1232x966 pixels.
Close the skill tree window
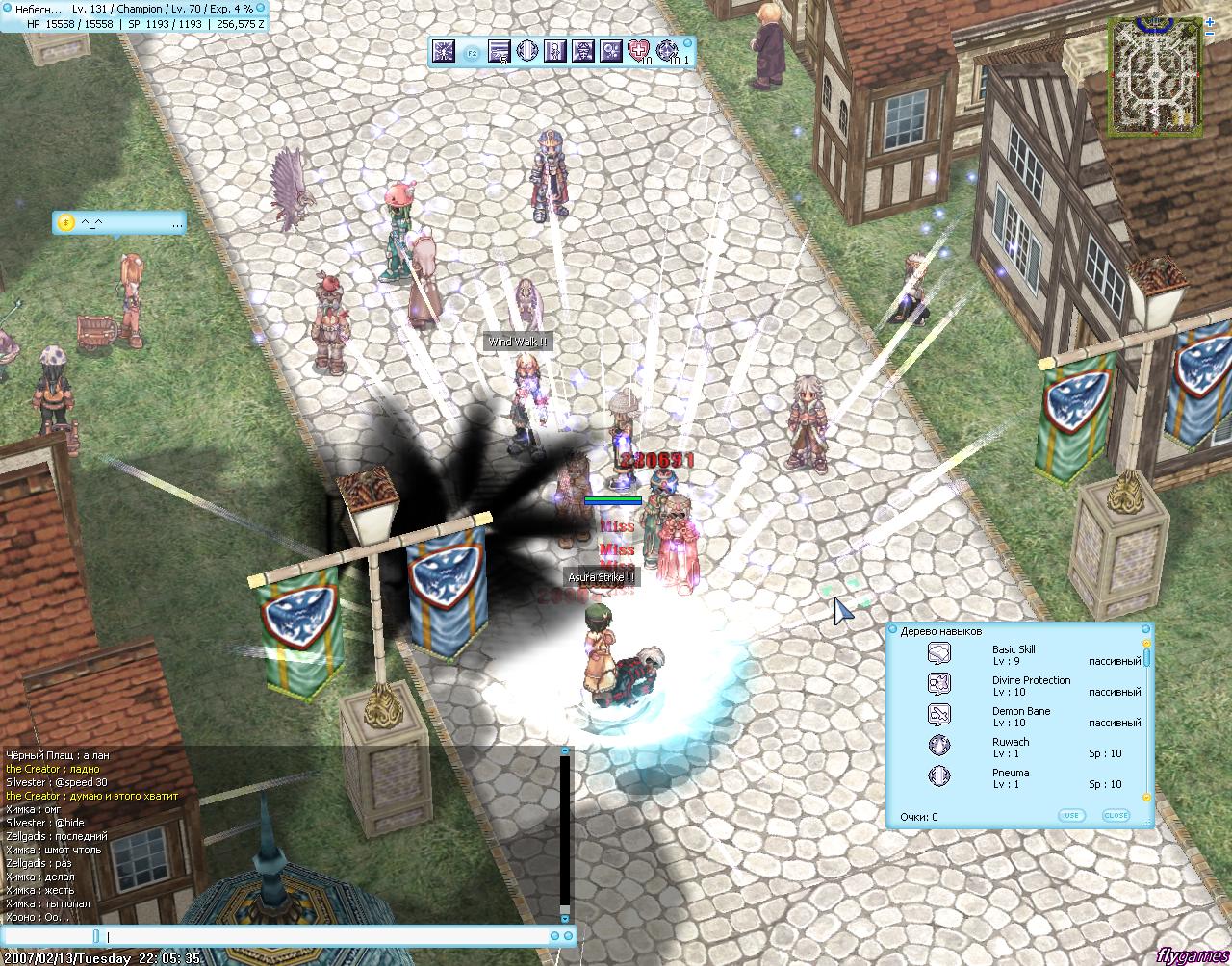point(1116,815)
